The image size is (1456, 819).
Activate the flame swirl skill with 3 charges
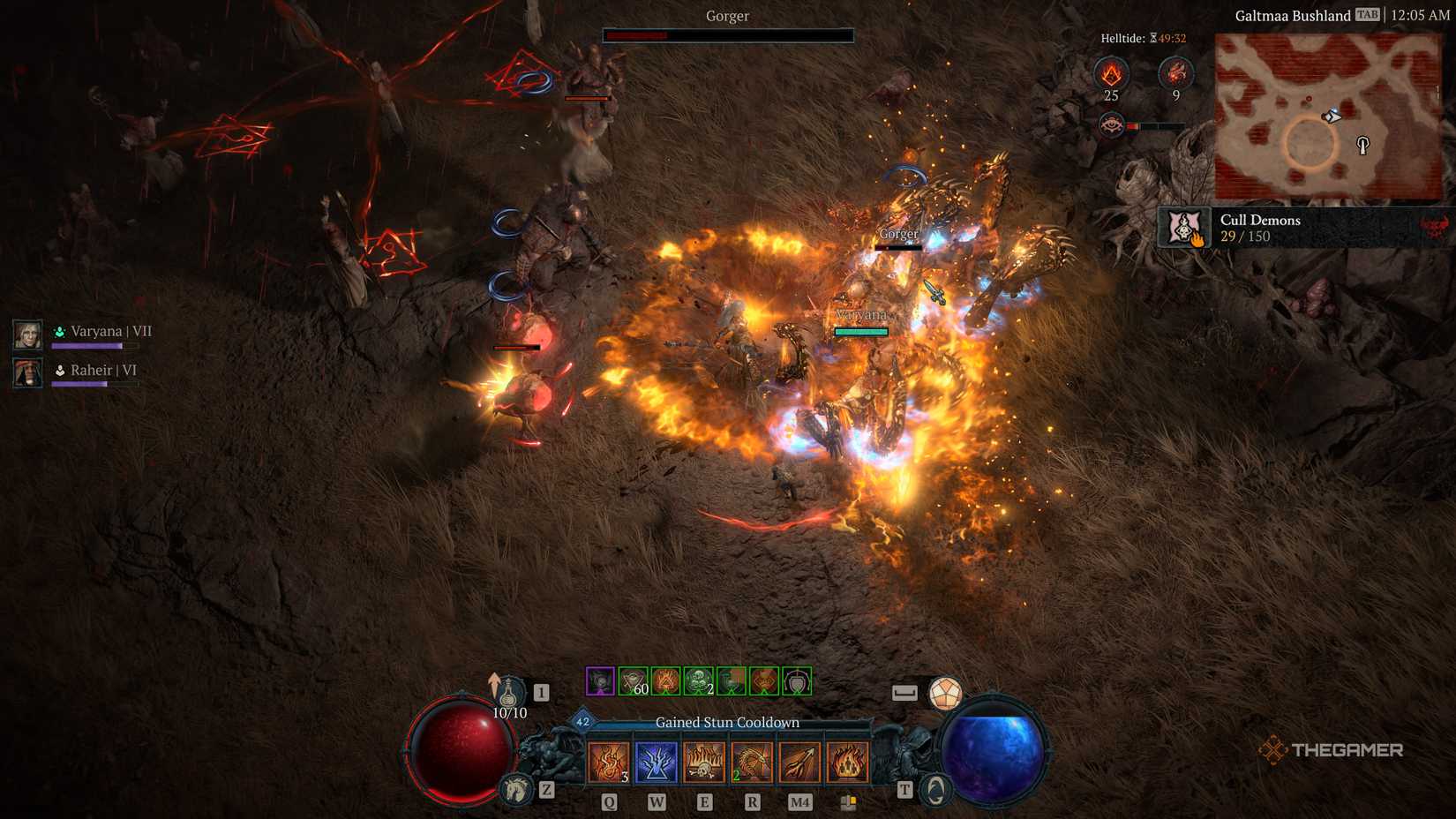(x=609, y=762)
